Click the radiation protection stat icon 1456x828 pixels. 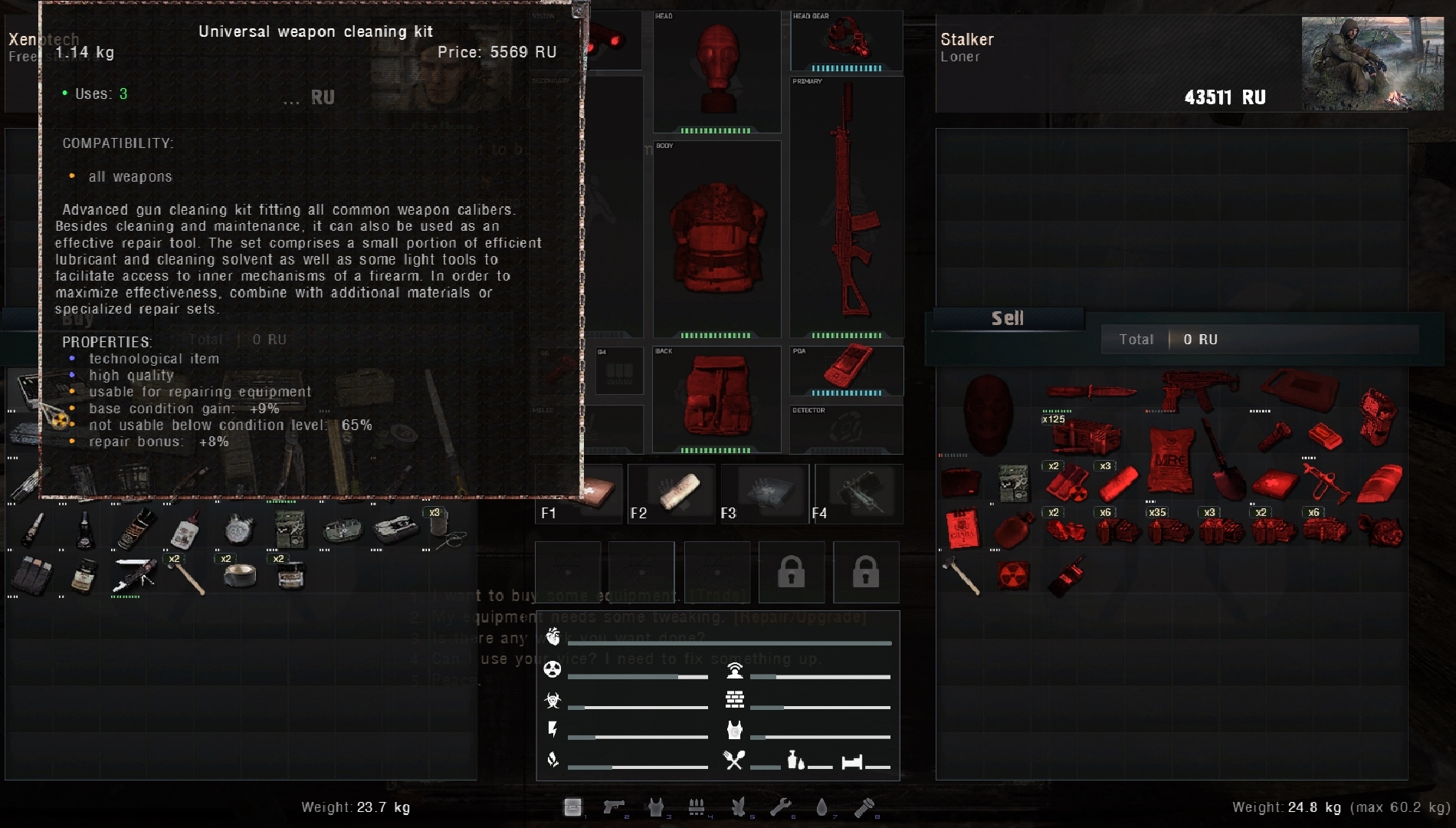pyautogui.click(x=553, y=669)
